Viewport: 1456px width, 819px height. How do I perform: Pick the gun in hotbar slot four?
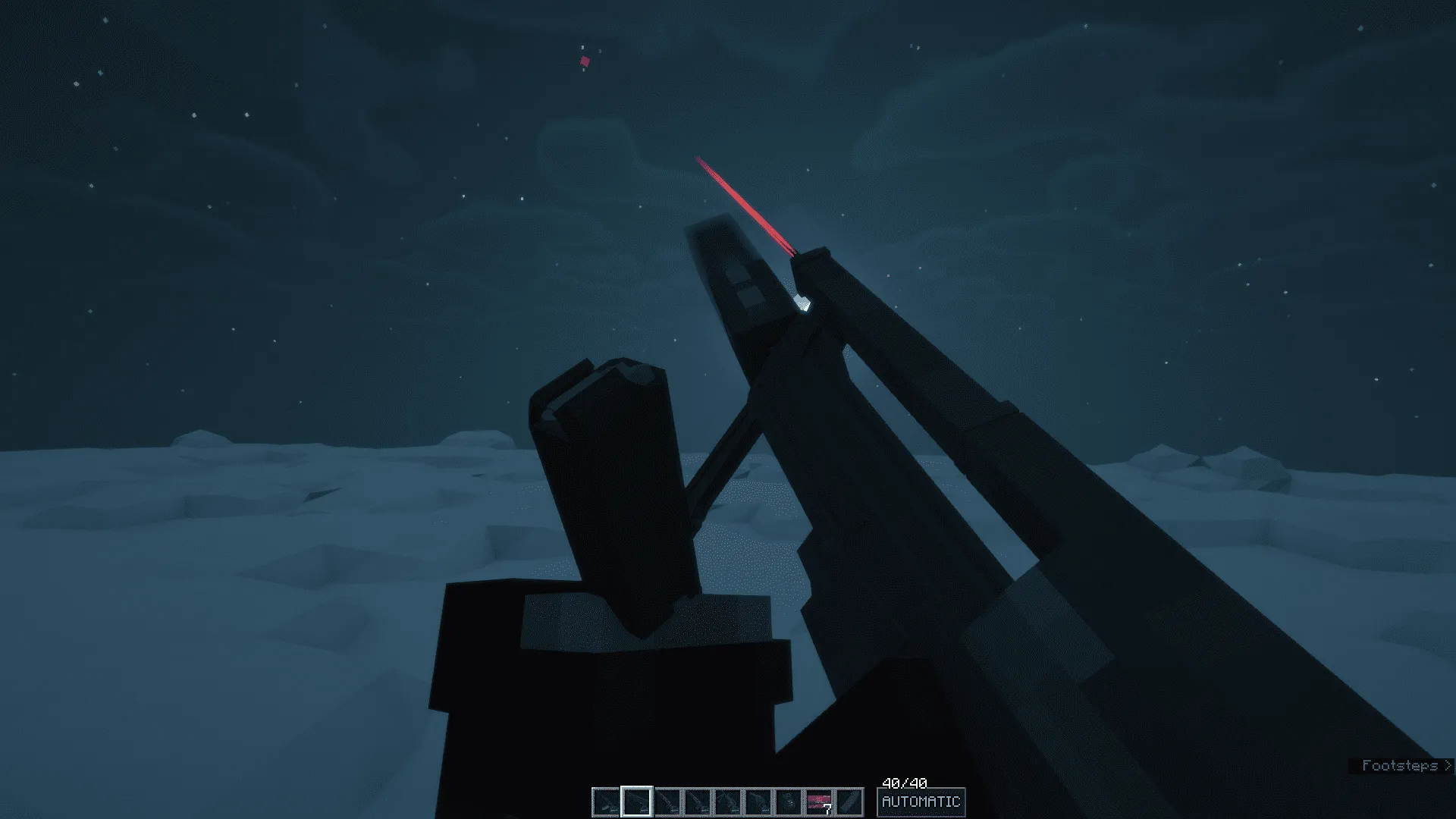(697, 802)
